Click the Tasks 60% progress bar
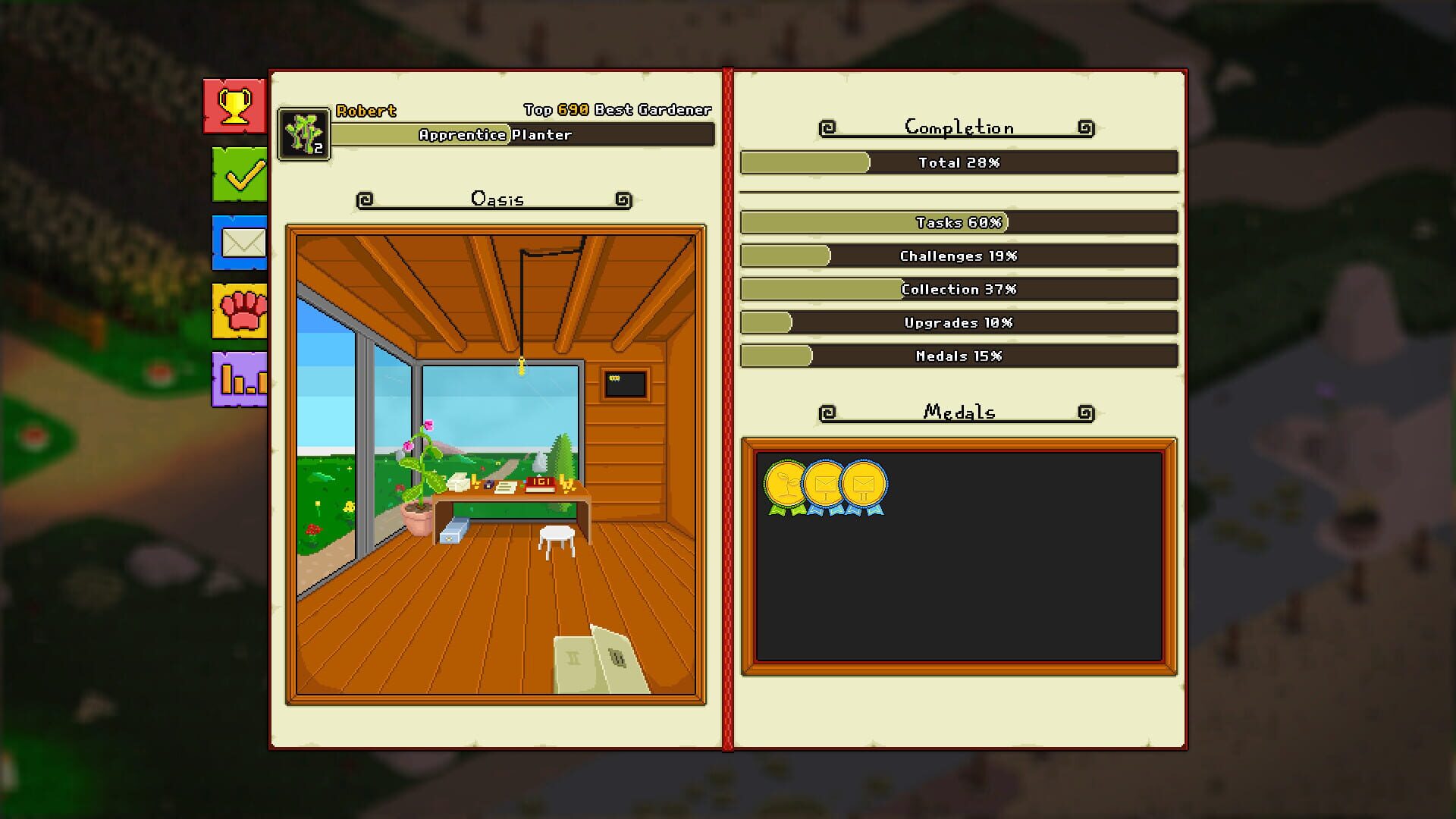 959,223
